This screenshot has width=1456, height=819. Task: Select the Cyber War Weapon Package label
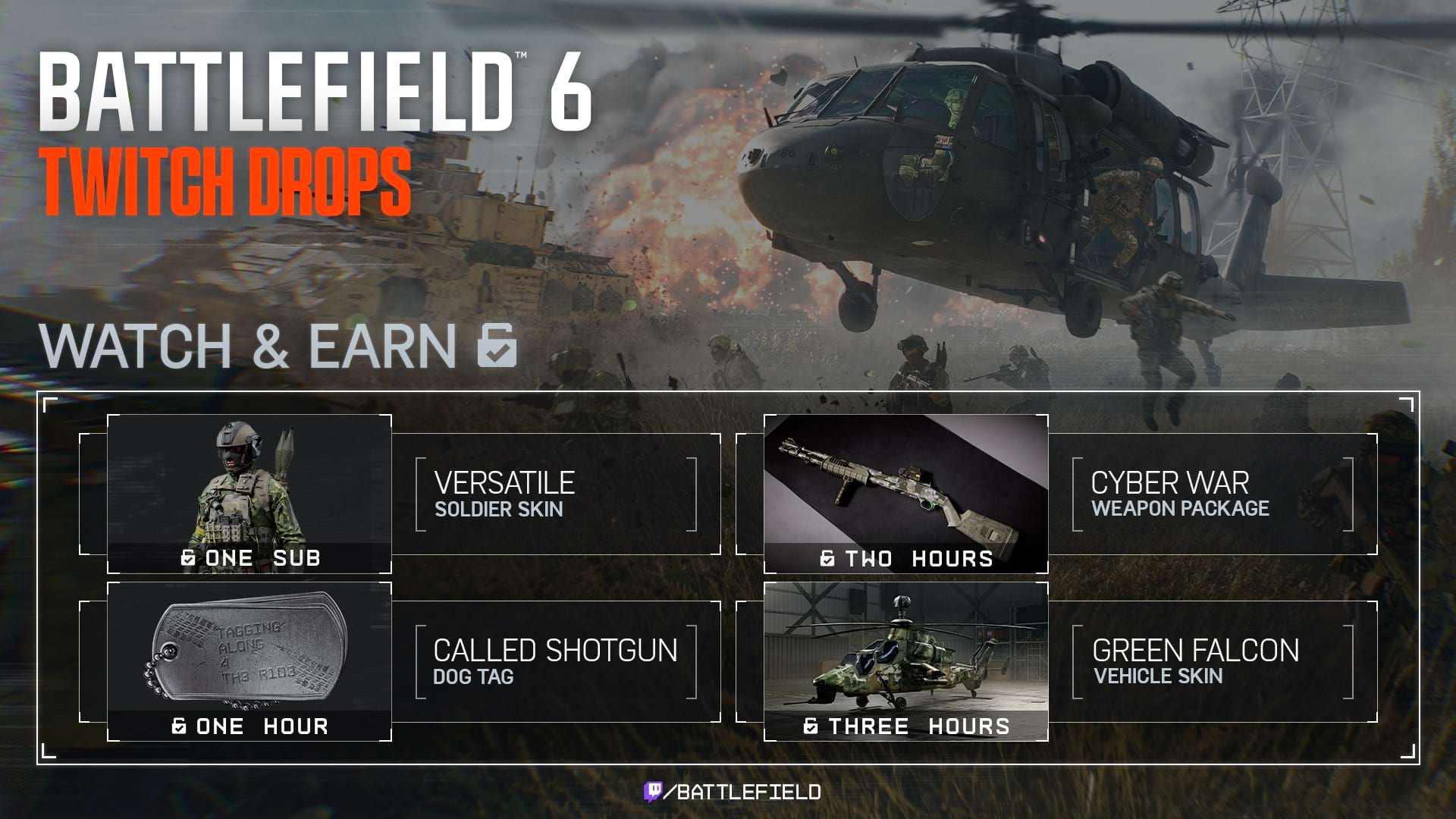(1179, 494)
